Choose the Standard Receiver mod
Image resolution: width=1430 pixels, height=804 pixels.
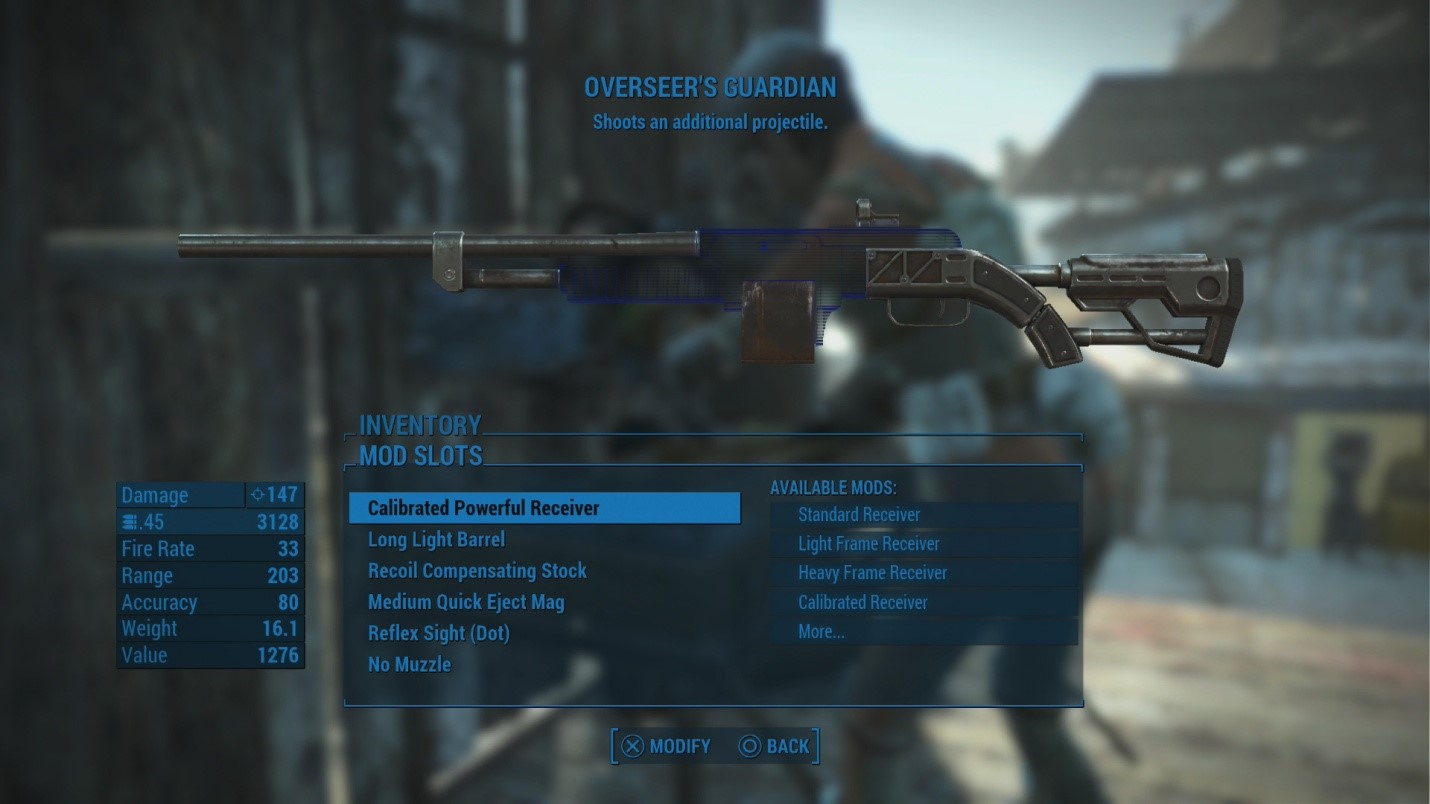click(858, 514)
